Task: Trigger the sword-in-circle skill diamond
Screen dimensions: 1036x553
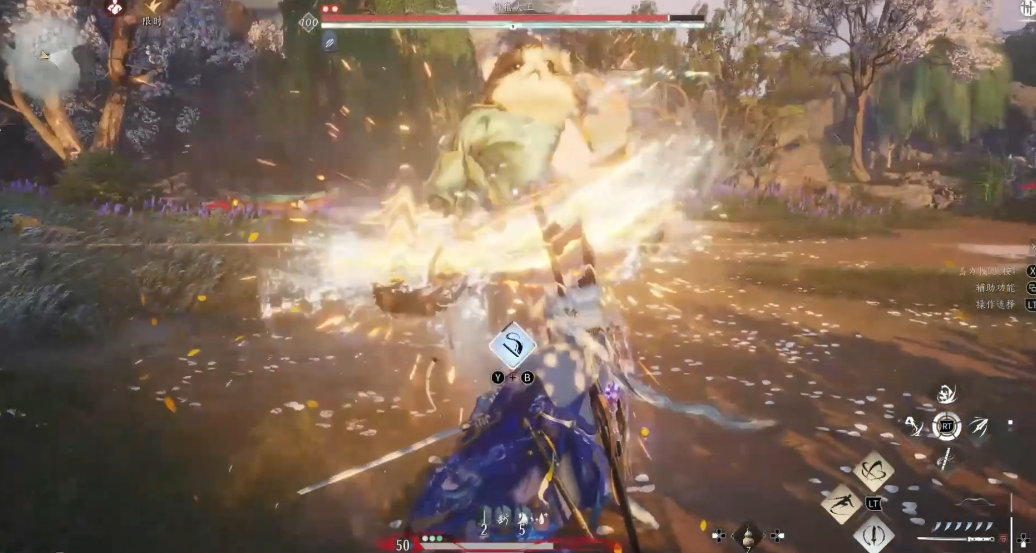Action: 873,535
